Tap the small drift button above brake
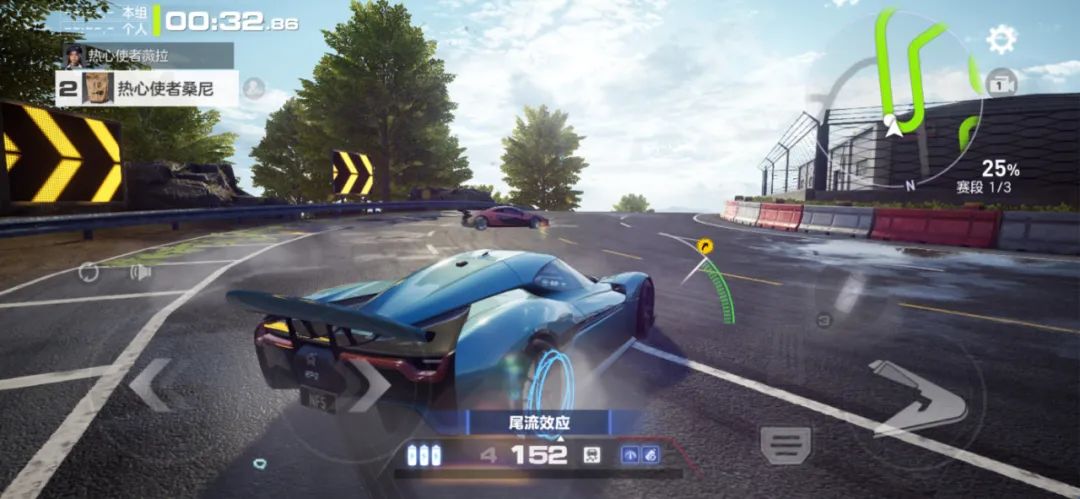 824,320
